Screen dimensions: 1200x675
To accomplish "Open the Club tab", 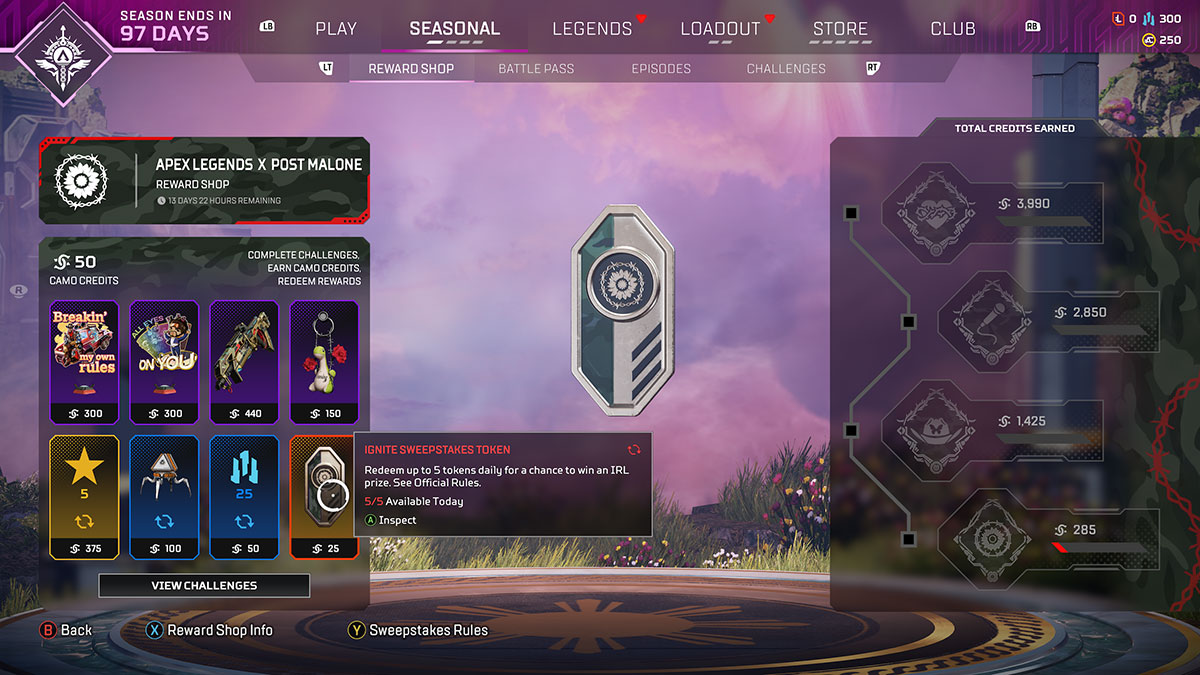I will point(953,28).
